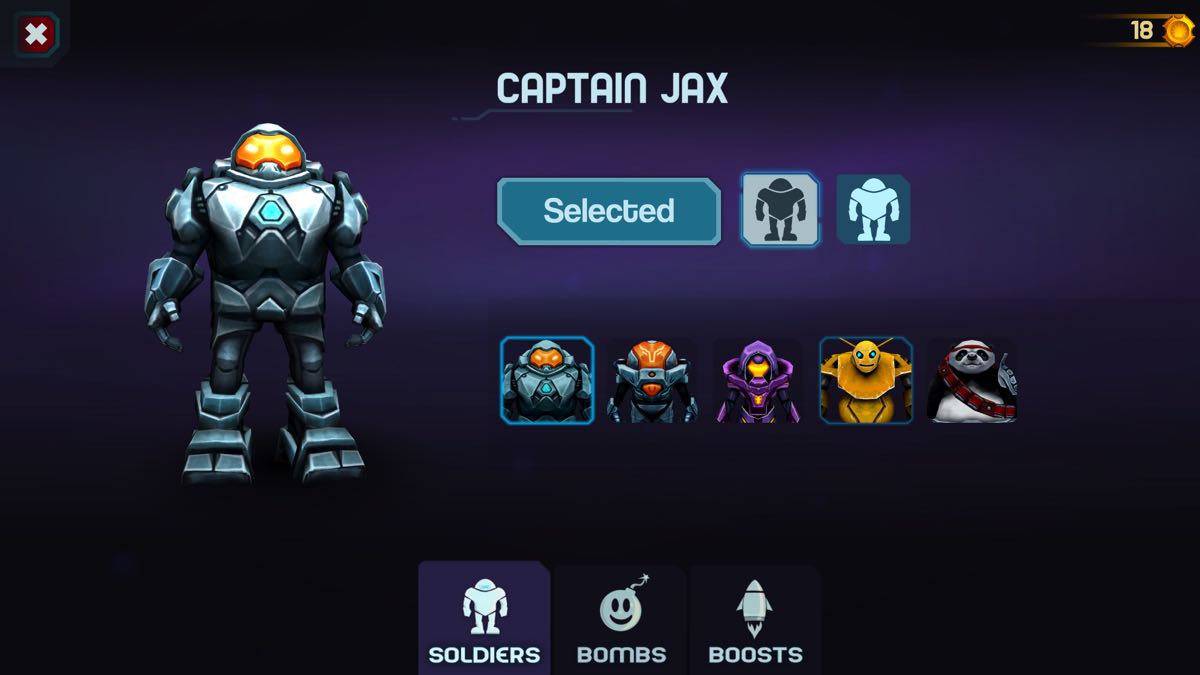Select the panda soldier portrait
Image resolution: width=1200 pixels, height=675 pixels.
pyautogui.click(x=972, y=381)
